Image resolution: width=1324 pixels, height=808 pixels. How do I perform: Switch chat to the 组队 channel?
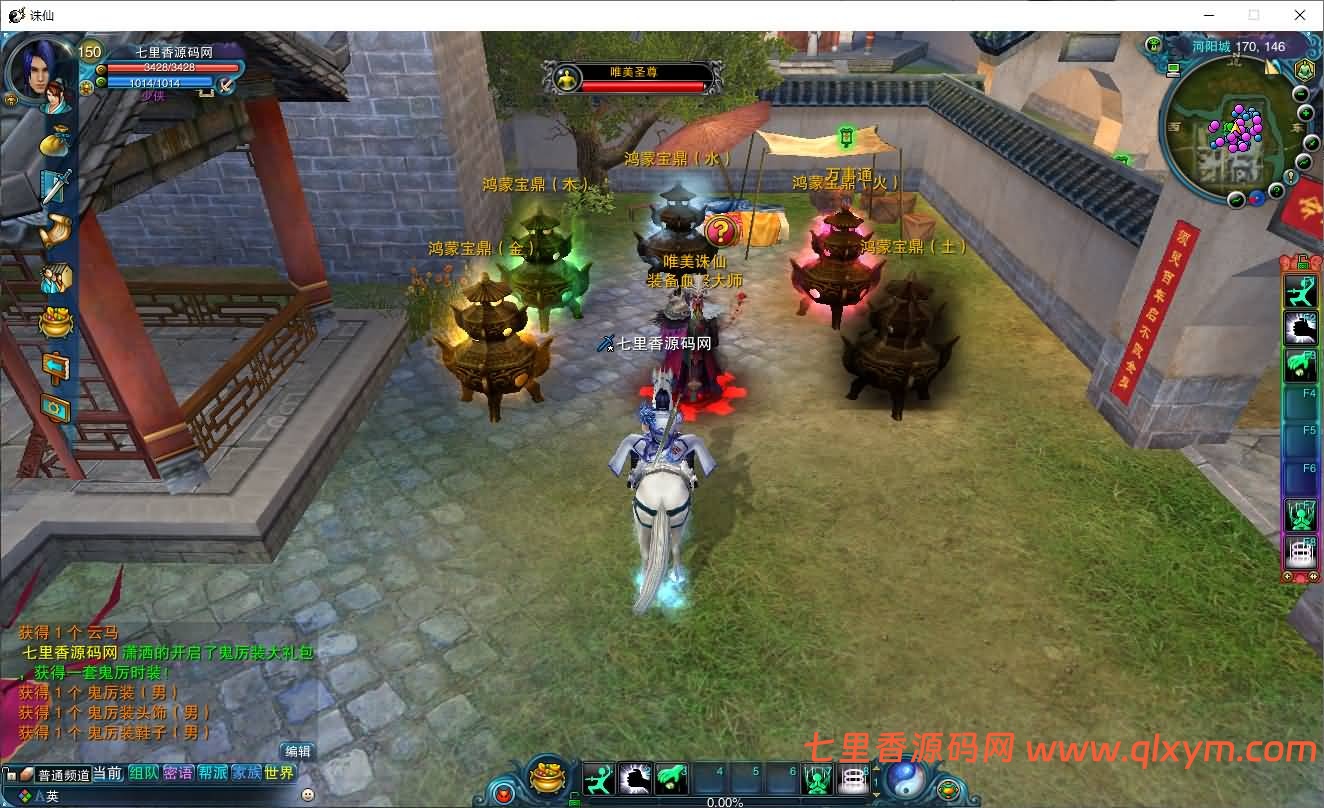coord(143,773)
